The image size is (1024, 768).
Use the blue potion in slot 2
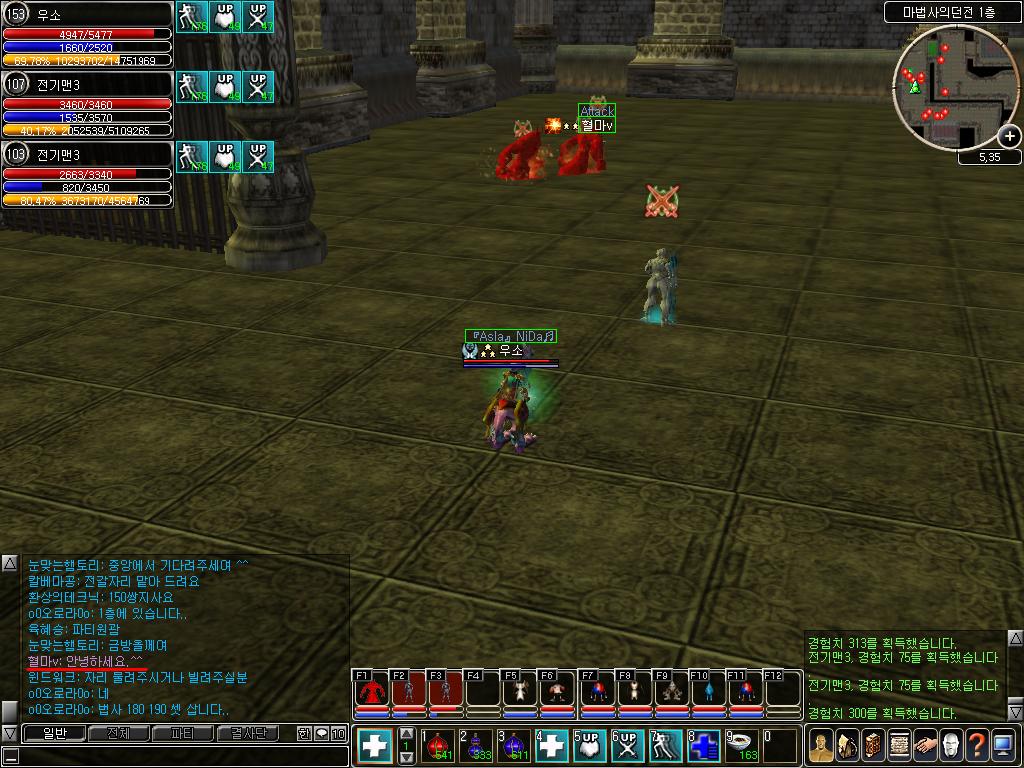[476, 746]
